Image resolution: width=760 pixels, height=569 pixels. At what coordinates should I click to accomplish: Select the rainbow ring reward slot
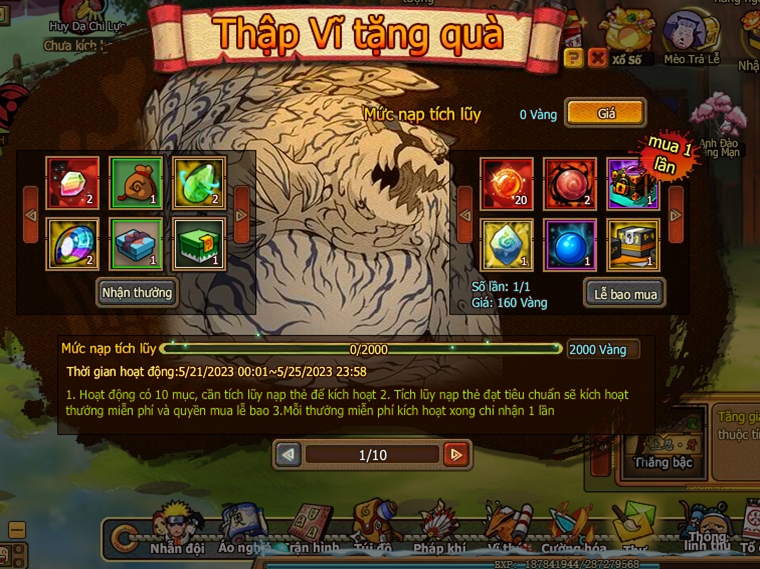coord(73,245)
